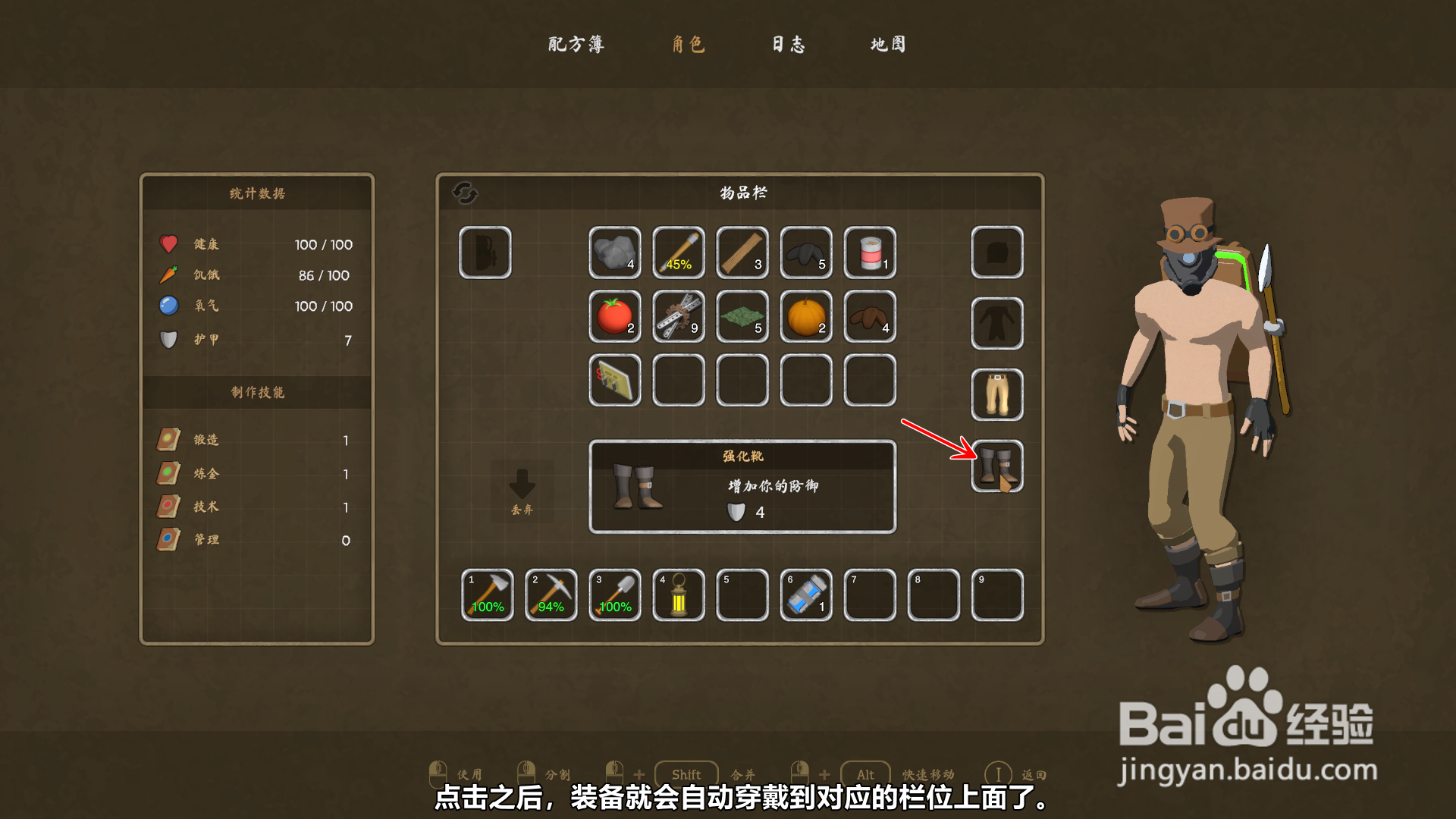Select the axe in hotbar slot 1
This screenshot has height=819, width=1456.
[x=486, y=595]
